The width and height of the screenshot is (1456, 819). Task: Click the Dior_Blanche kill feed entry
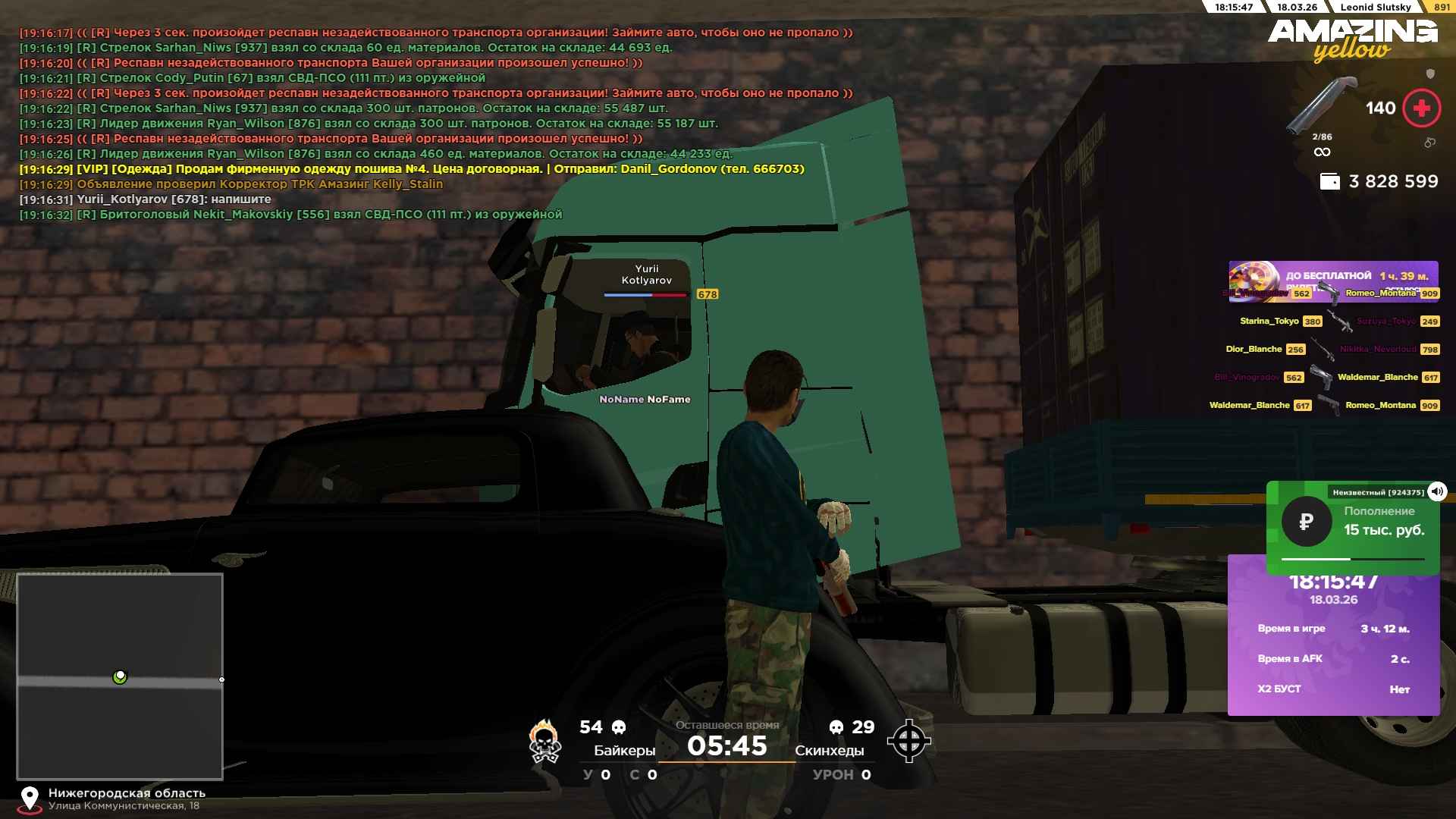(x=1254, y=350)
